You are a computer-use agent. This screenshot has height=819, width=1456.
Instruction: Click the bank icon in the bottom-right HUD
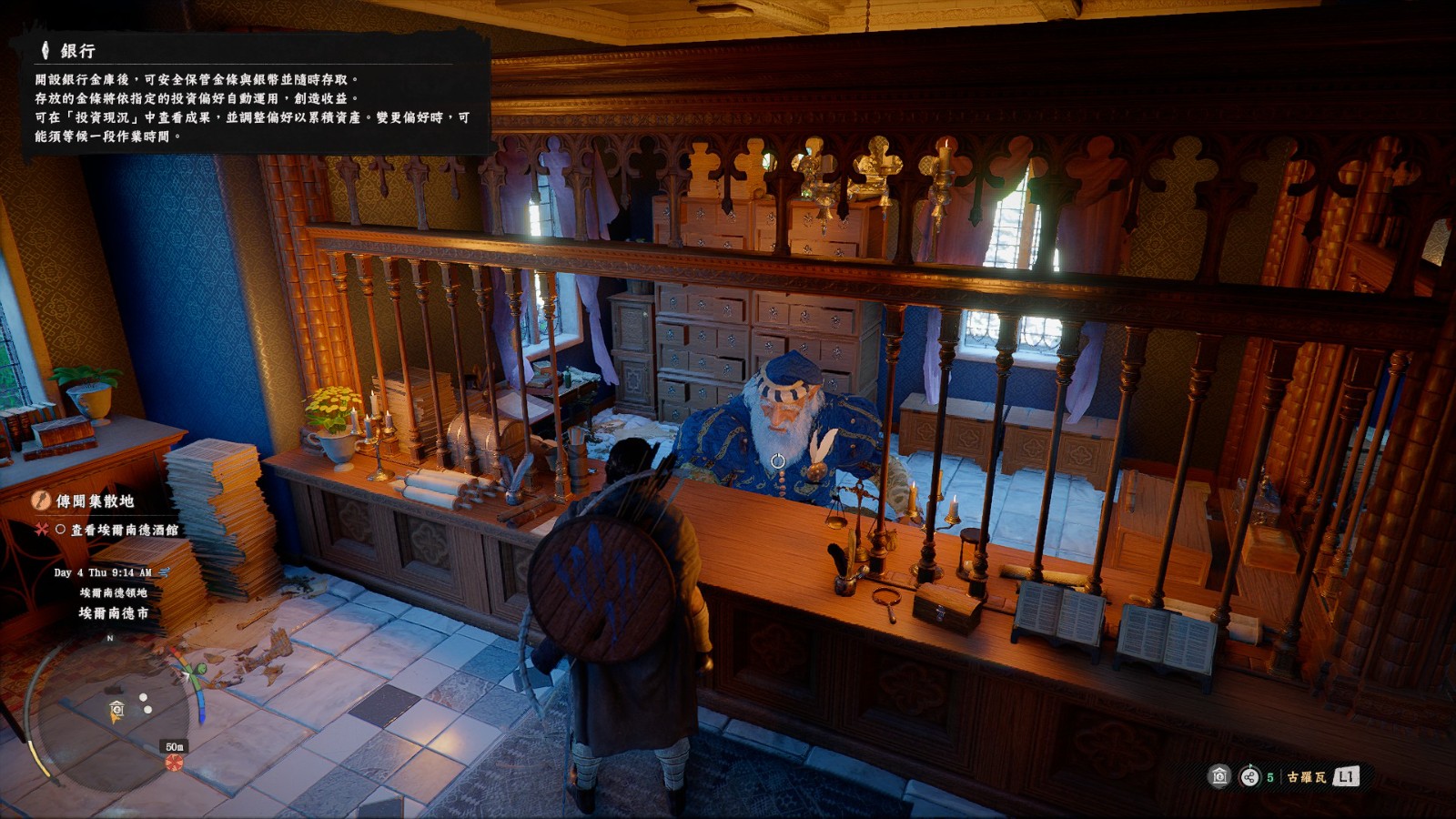click(1219, 776)
